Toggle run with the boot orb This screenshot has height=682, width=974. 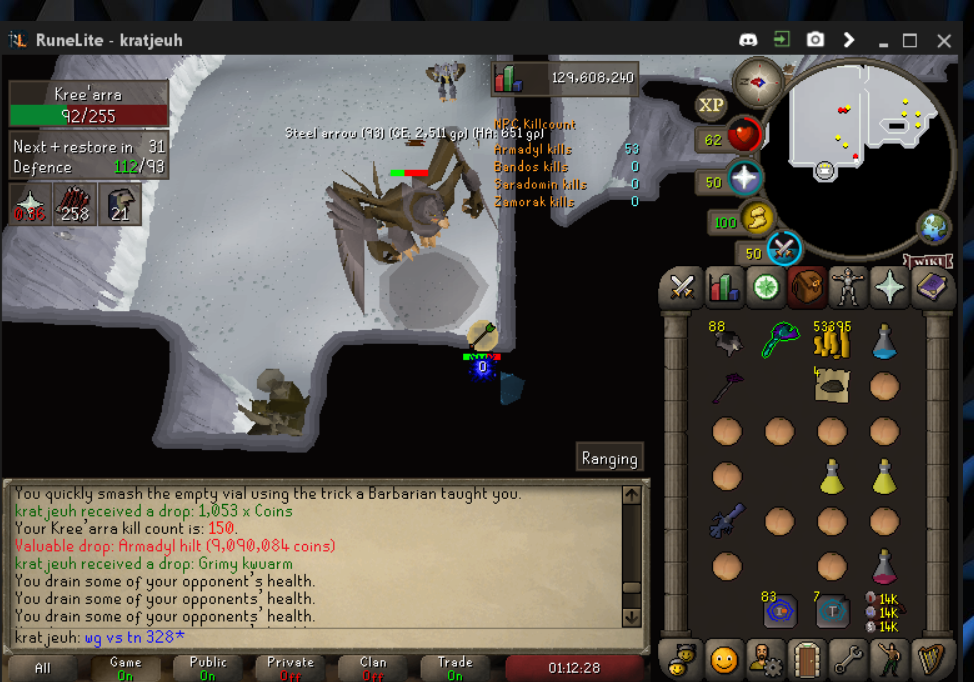757,218
